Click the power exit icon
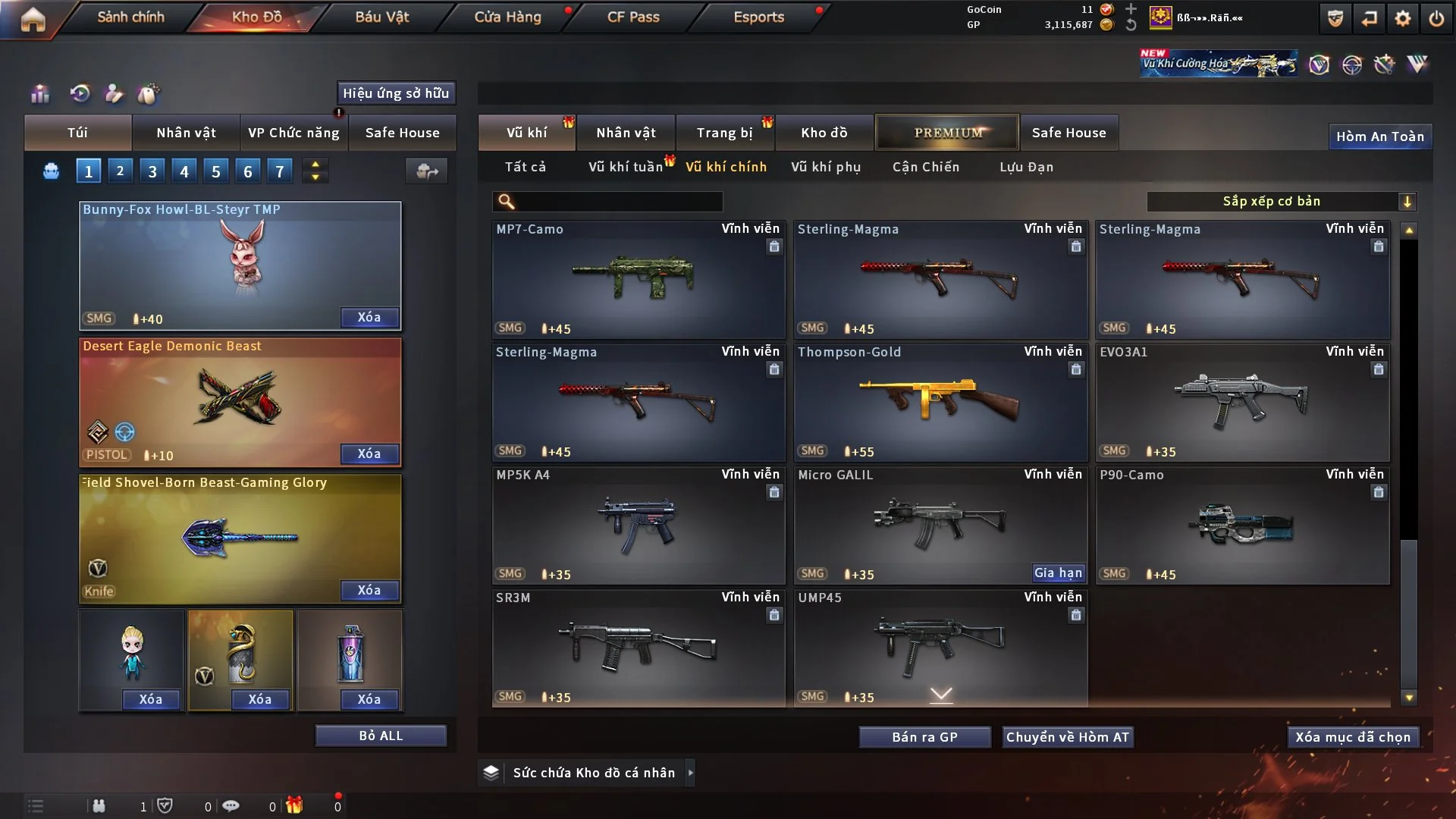Image resolution: width=1456 pixels, height=819 pixels. [x=1436, y=18]
